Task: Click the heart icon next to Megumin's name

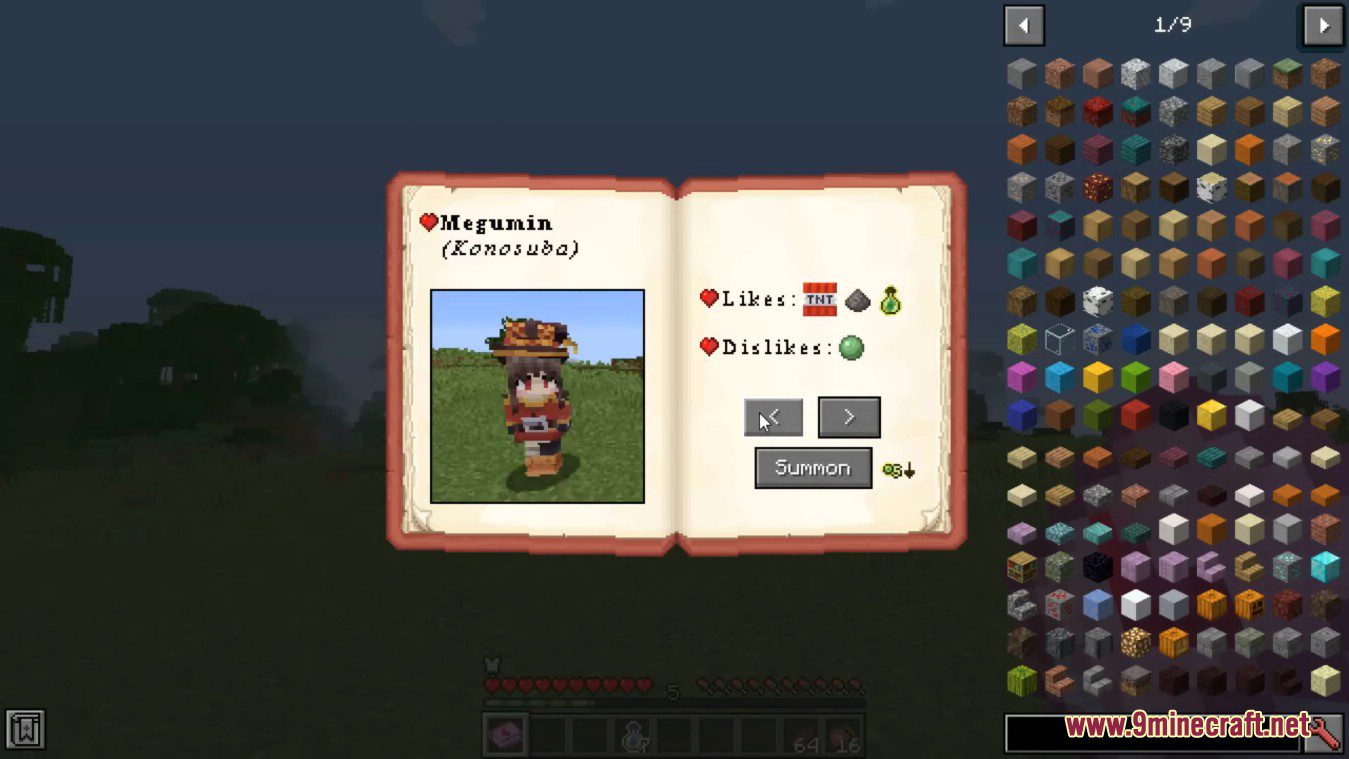Action: pos(429,222)
